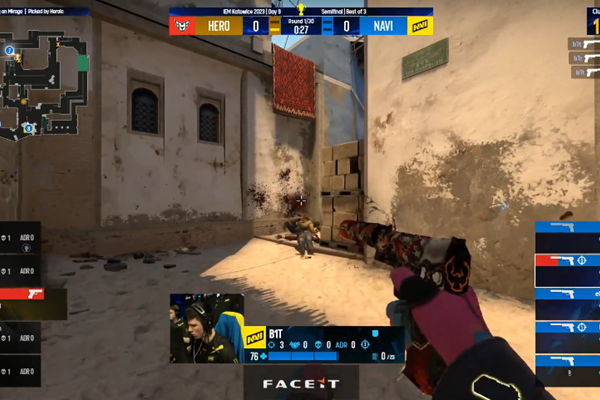The image size is (600, 400).
Task: Click the FACEIT logo banner
Action: click(x=300, y=382)
